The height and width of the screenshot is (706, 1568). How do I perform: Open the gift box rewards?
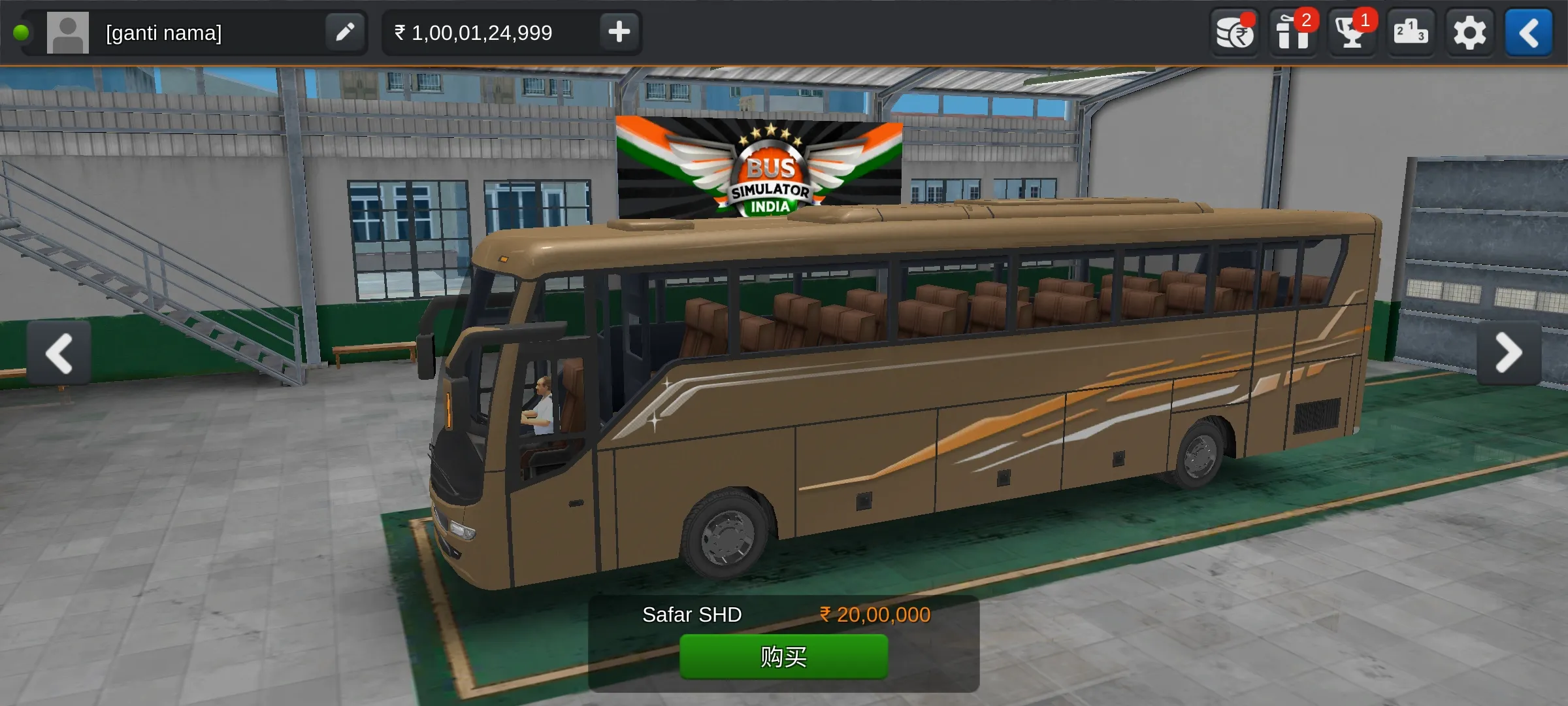click(1293, 33)
